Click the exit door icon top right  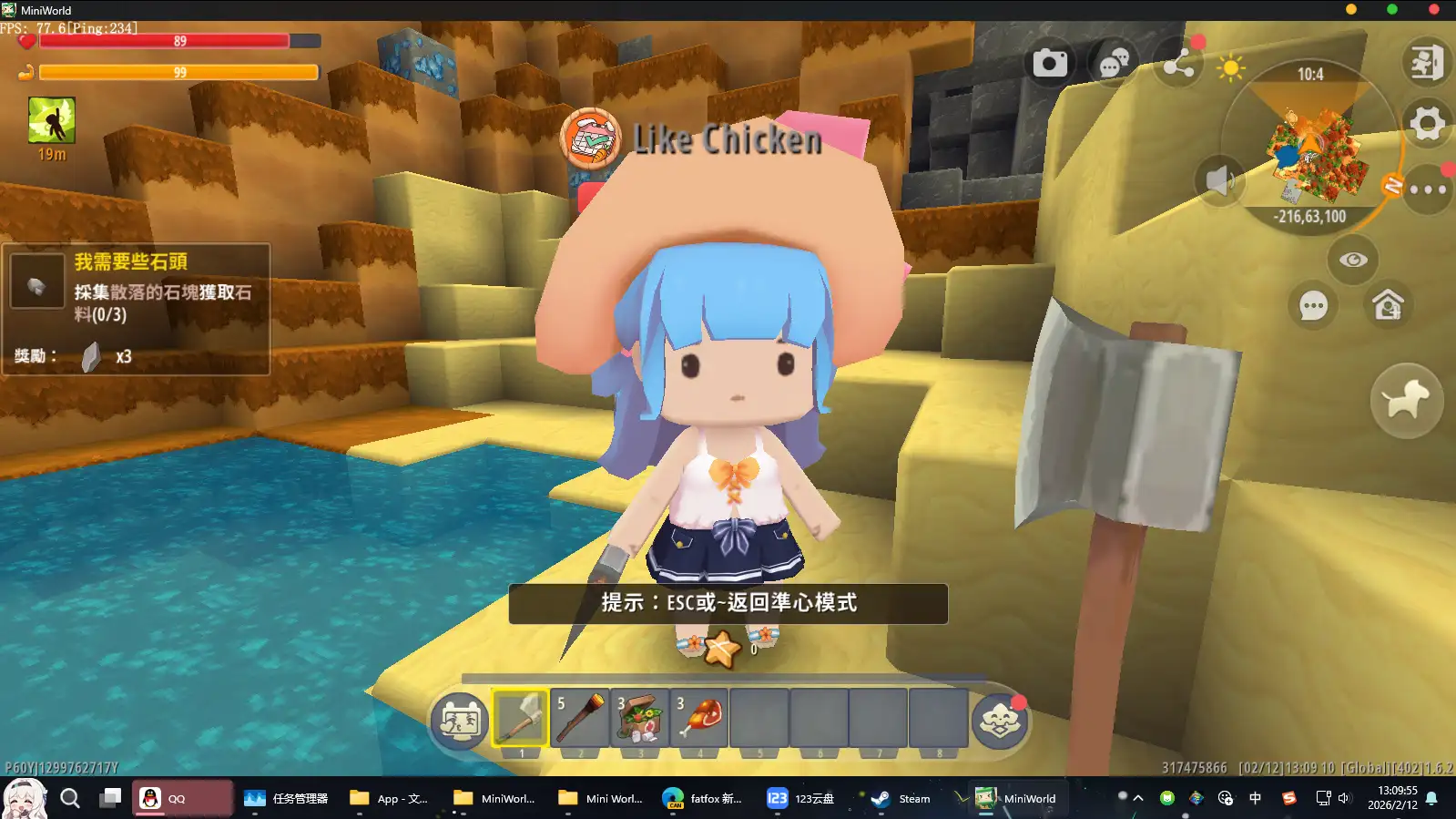coord(1427,64)
